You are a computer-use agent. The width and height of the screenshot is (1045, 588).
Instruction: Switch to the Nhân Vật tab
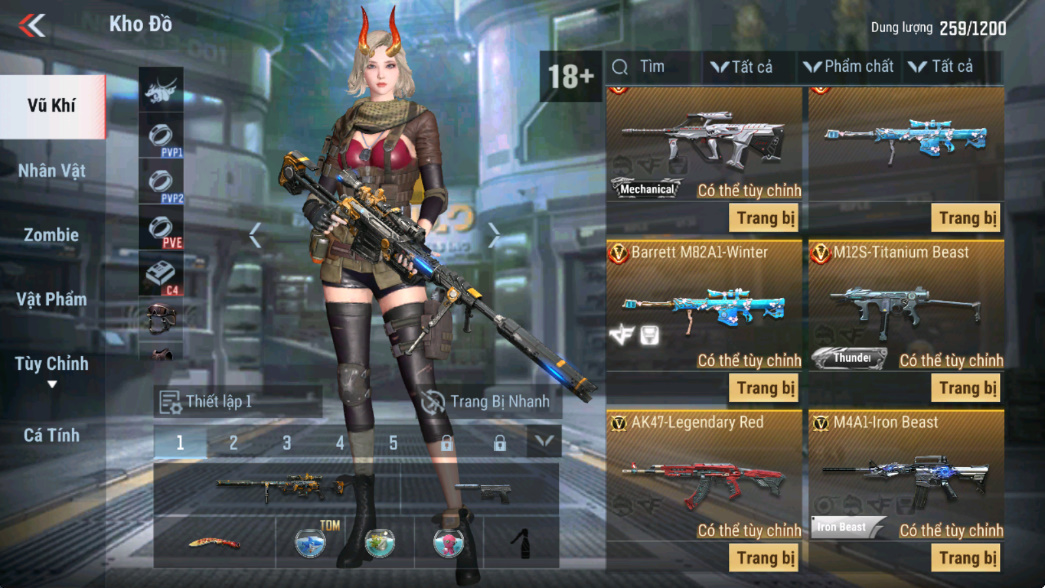coord(51,170)
